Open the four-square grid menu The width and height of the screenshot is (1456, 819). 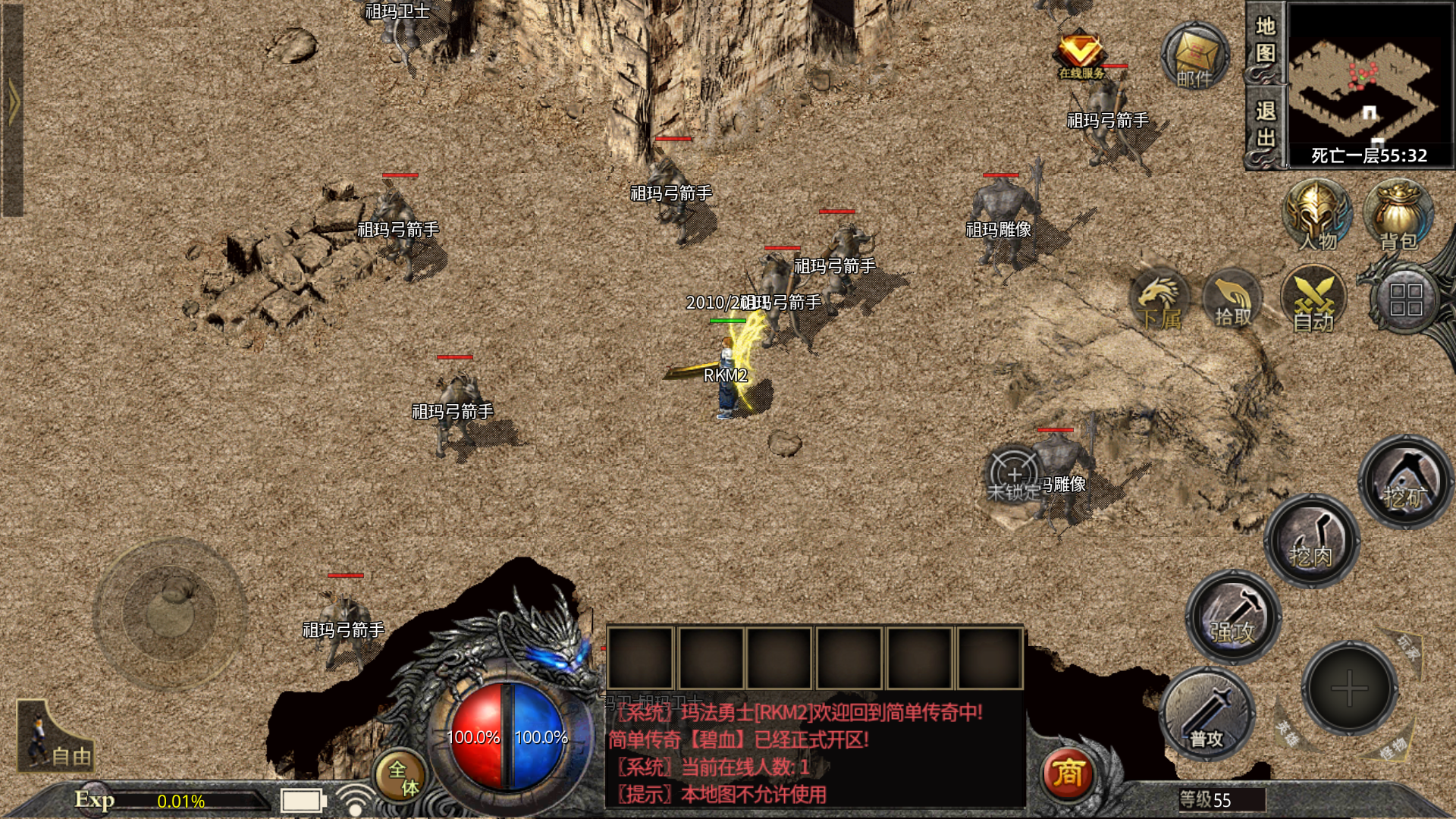(x=1405, y=300)
